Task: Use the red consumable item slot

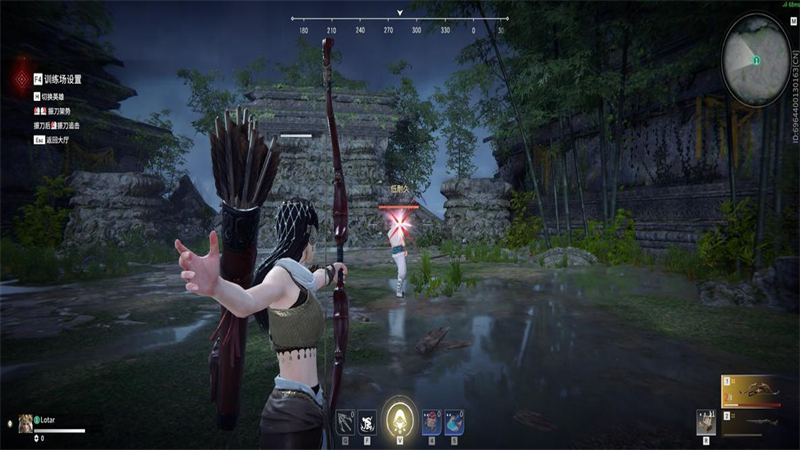Action: (x=431, y=421)
